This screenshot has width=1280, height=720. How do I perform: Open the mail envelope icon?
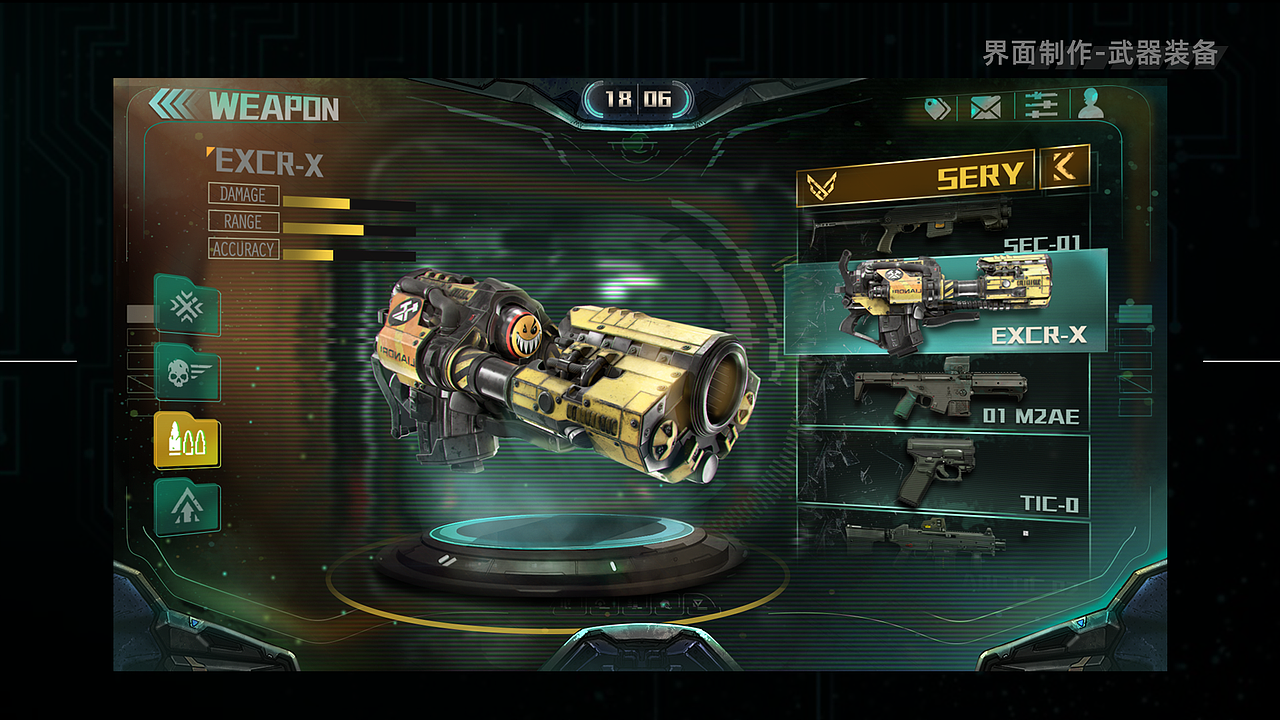click(x=986, y=107)
